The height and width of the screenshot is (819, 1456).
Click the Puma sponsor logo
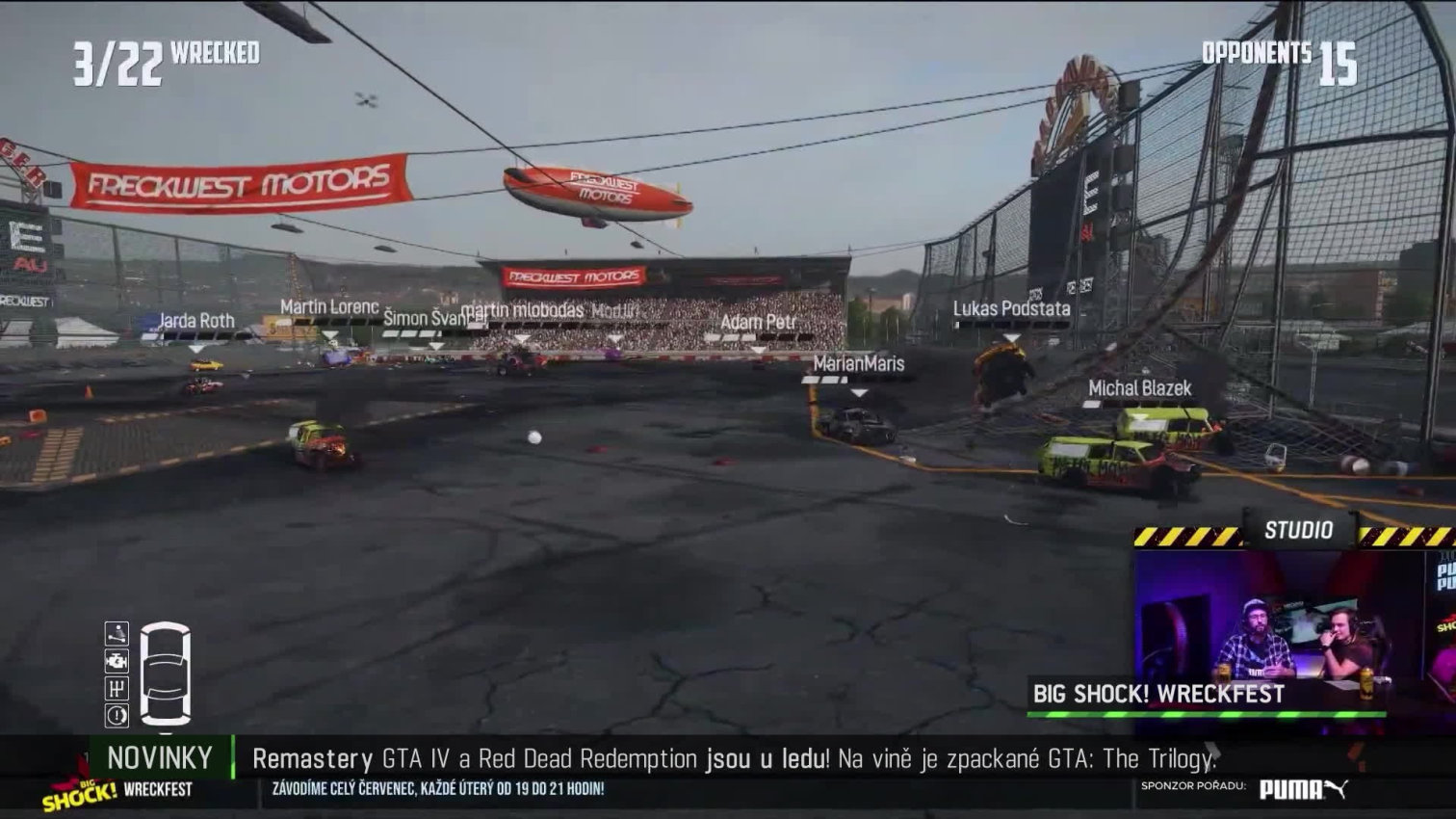point(1303,789)
